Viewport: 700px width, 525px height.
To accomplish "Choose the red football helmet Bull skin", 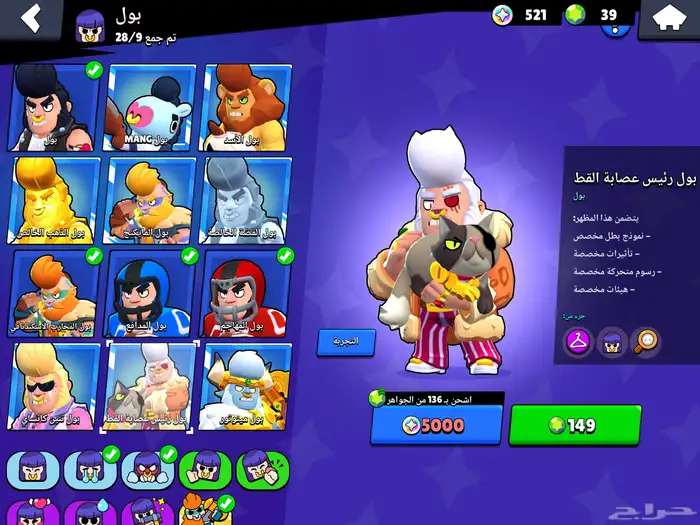I will tap(247, 293).
